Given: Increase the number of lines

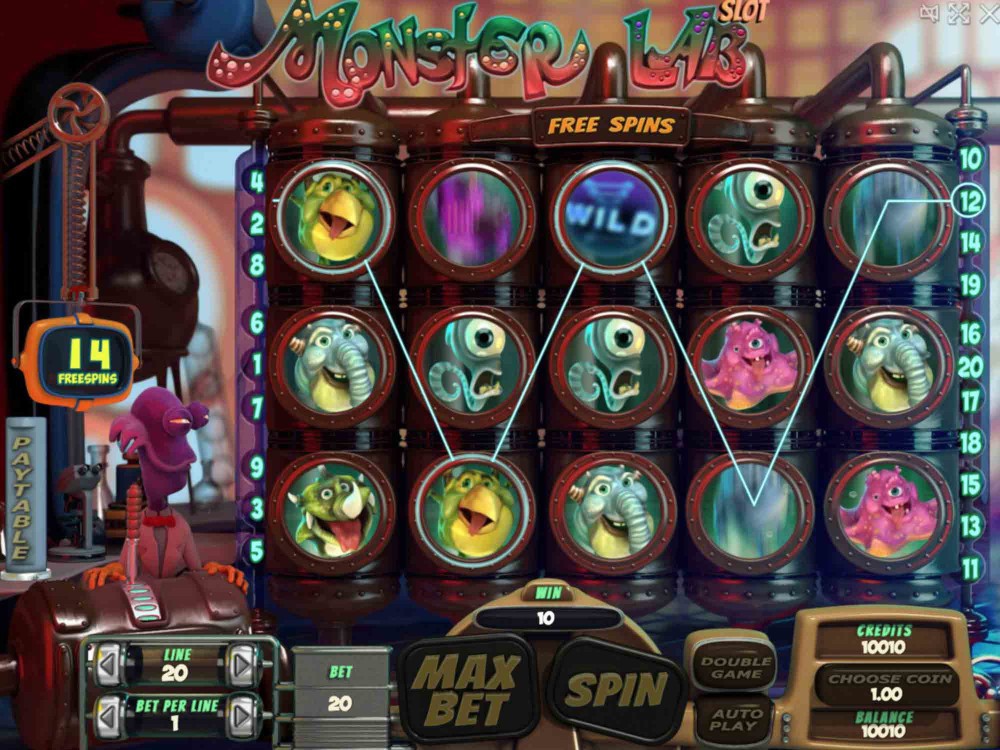Looking at the screenshot, I should click(241, 664).
